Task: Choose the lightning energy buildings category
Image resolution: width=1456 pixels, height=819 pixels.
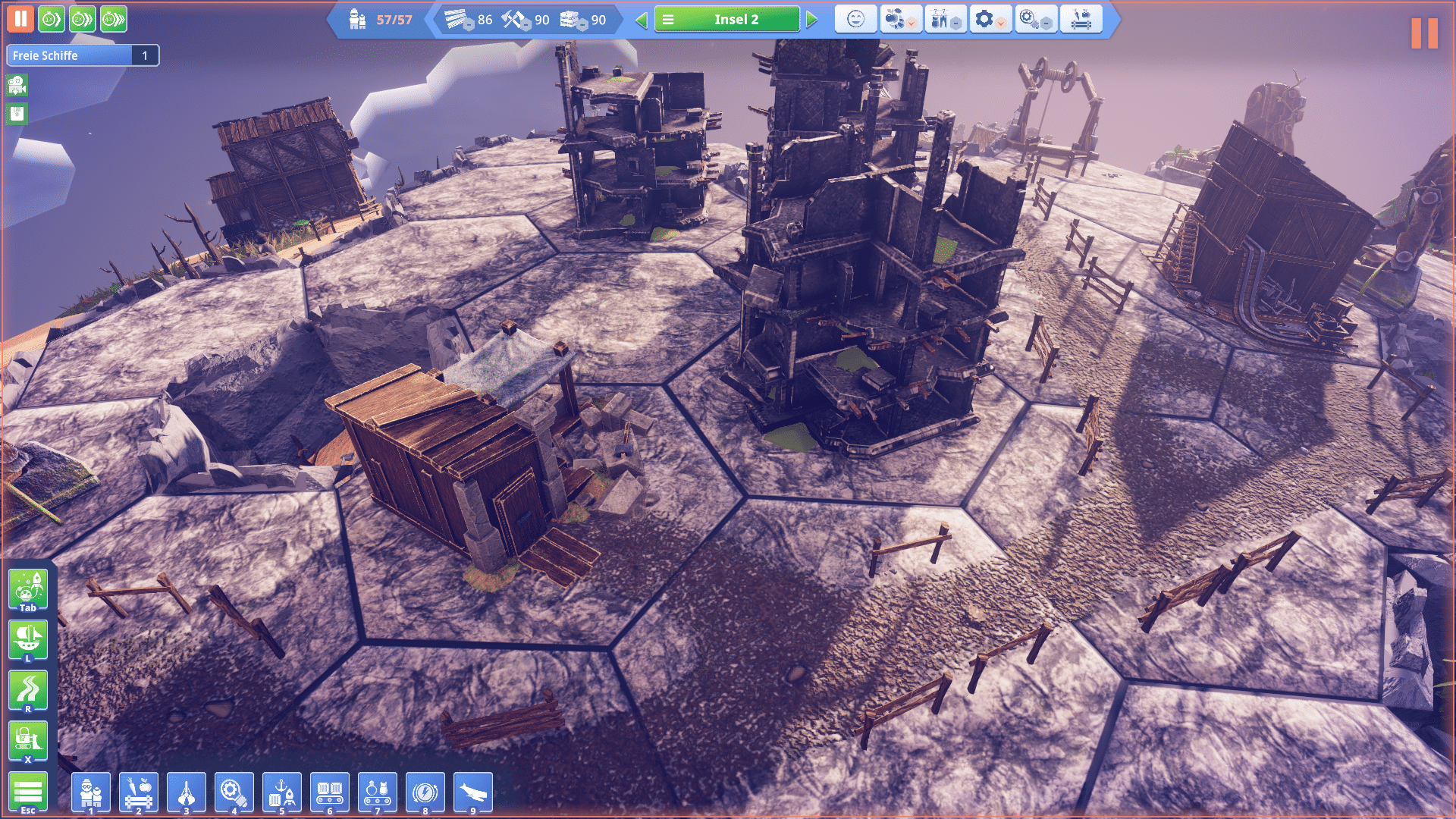Action: point(425,792)
